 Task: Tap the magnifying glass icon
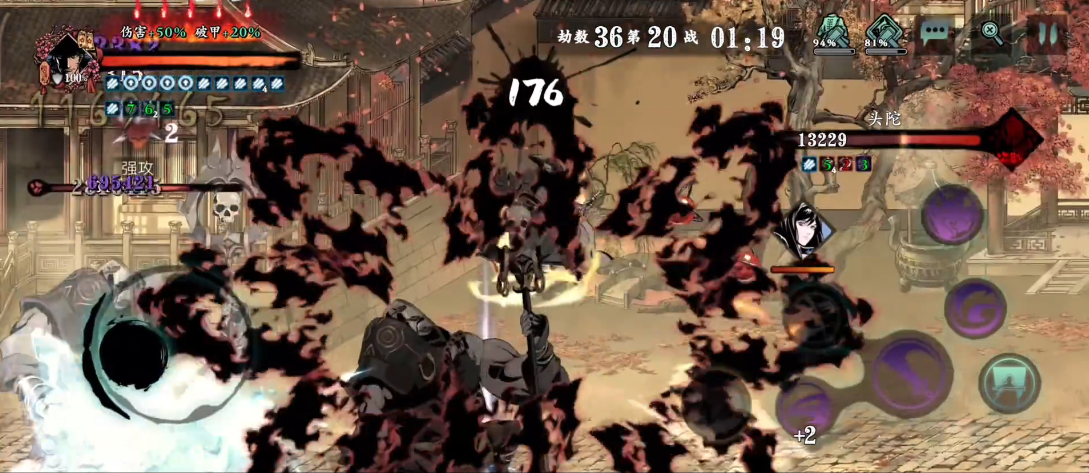[991, 32]
